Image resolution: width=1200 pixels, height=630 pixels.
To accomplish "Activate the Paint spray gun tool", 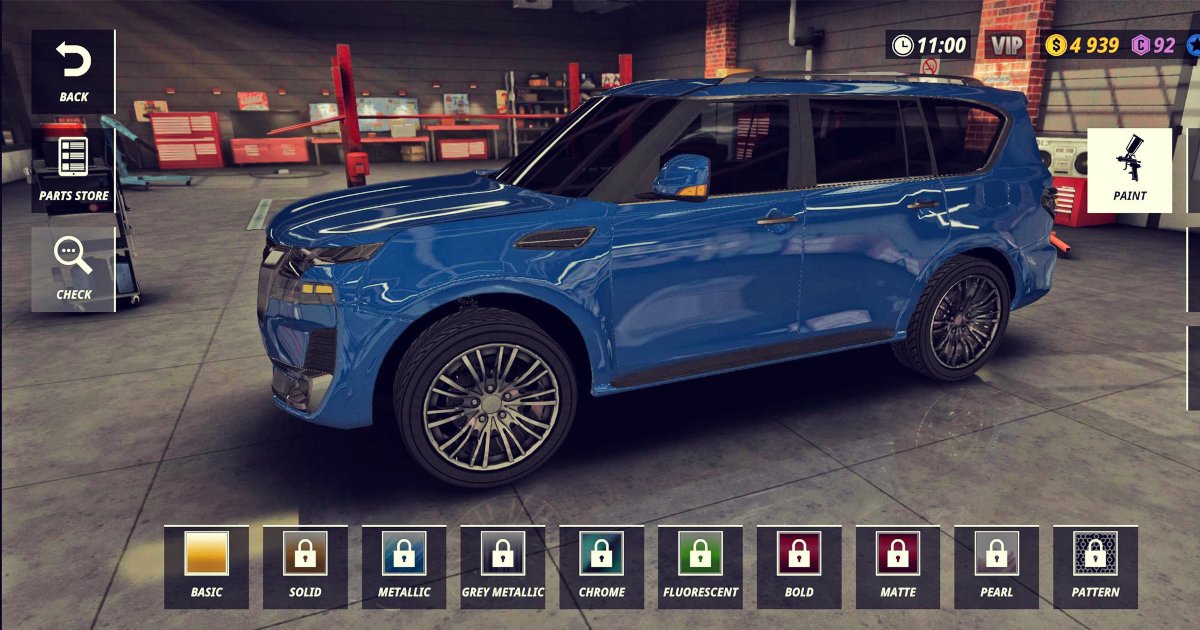I will [x=1129, y=170].
